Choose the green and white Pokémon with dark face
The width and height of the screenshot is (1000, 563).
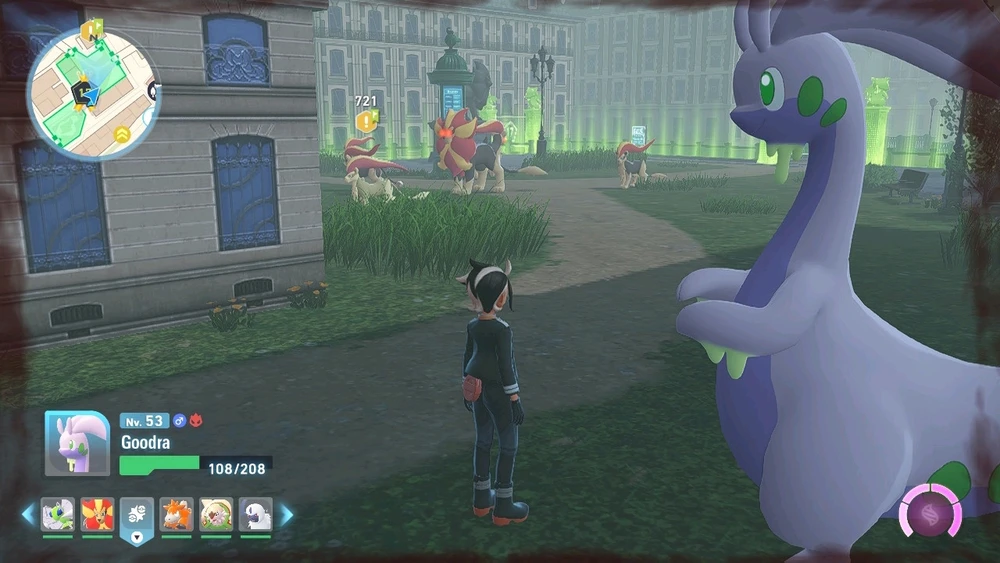pos(216,515)
